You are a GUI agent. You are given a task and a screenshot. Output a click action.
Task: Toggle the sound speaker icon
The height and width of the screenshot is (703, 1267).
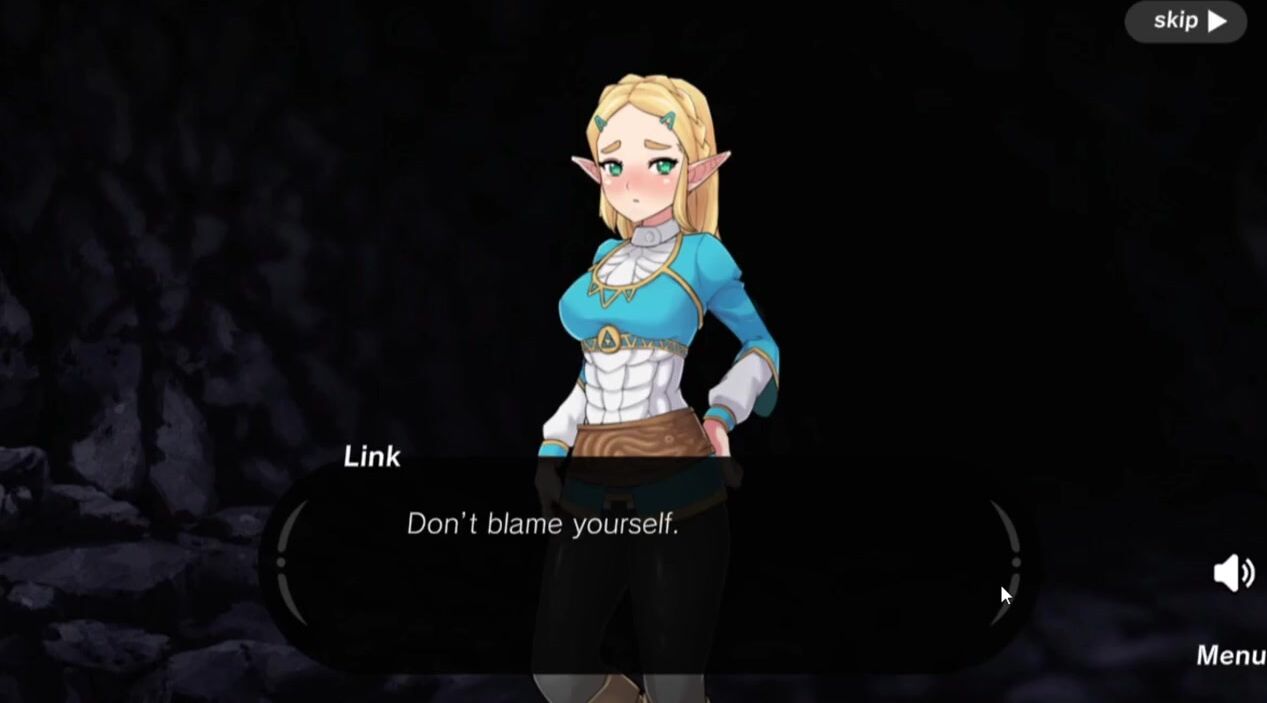coord(1233,573)
